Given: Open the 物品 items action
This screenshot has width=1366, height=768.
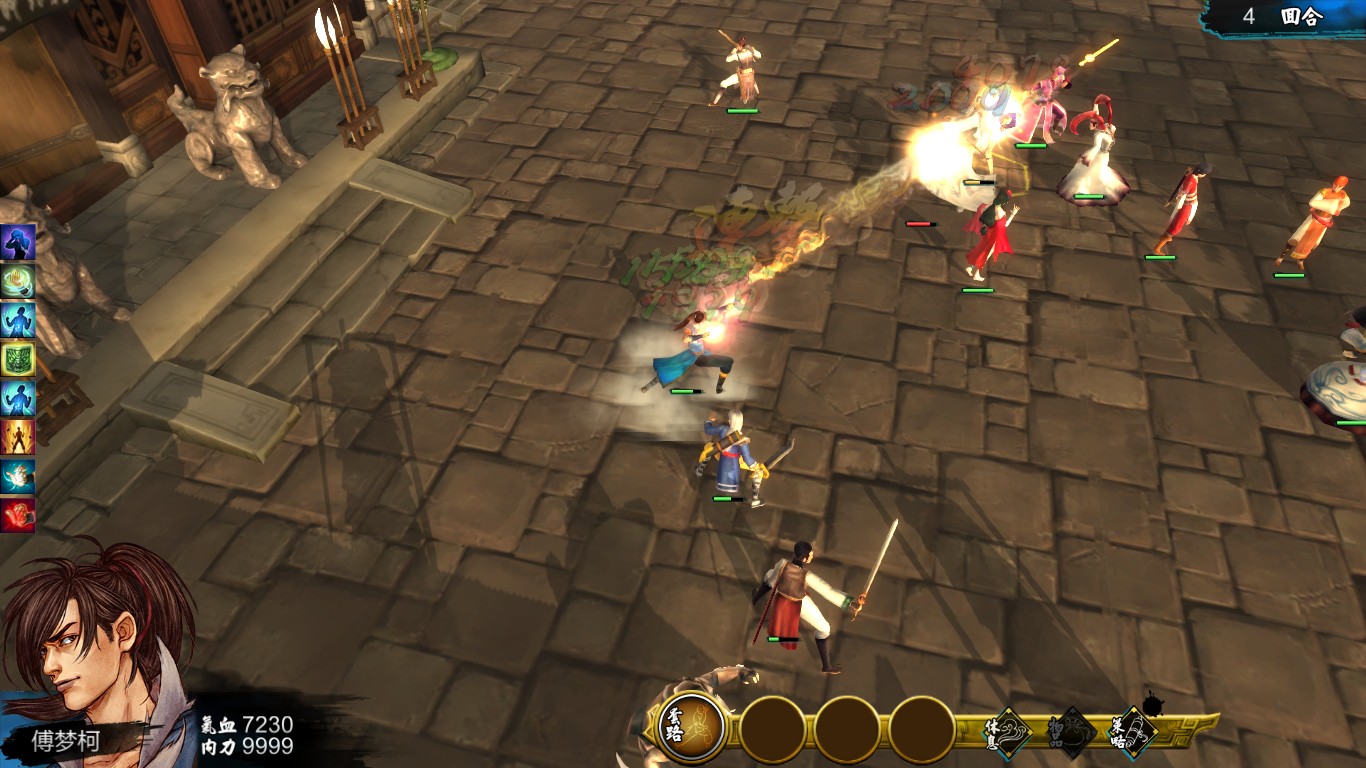Looking at the screenshot, I should coord(1071,733).
